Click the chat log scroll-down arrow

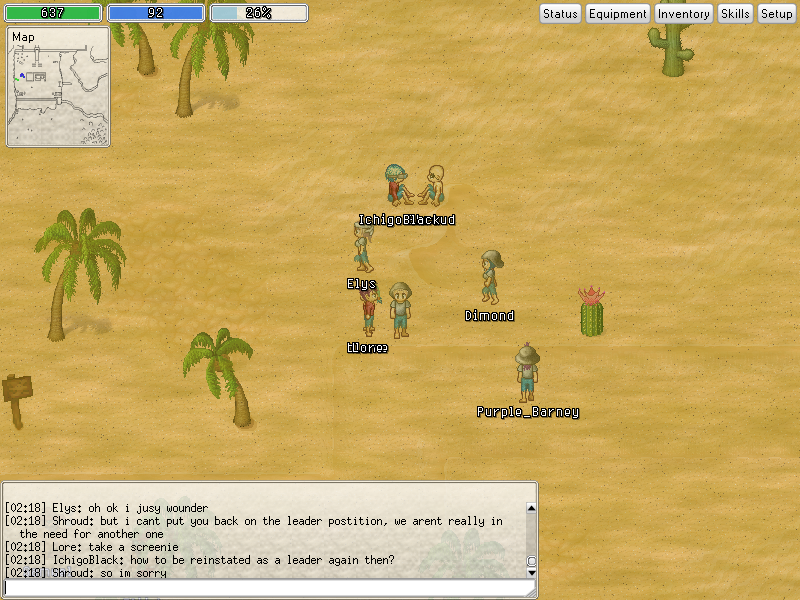coord(531,573)
